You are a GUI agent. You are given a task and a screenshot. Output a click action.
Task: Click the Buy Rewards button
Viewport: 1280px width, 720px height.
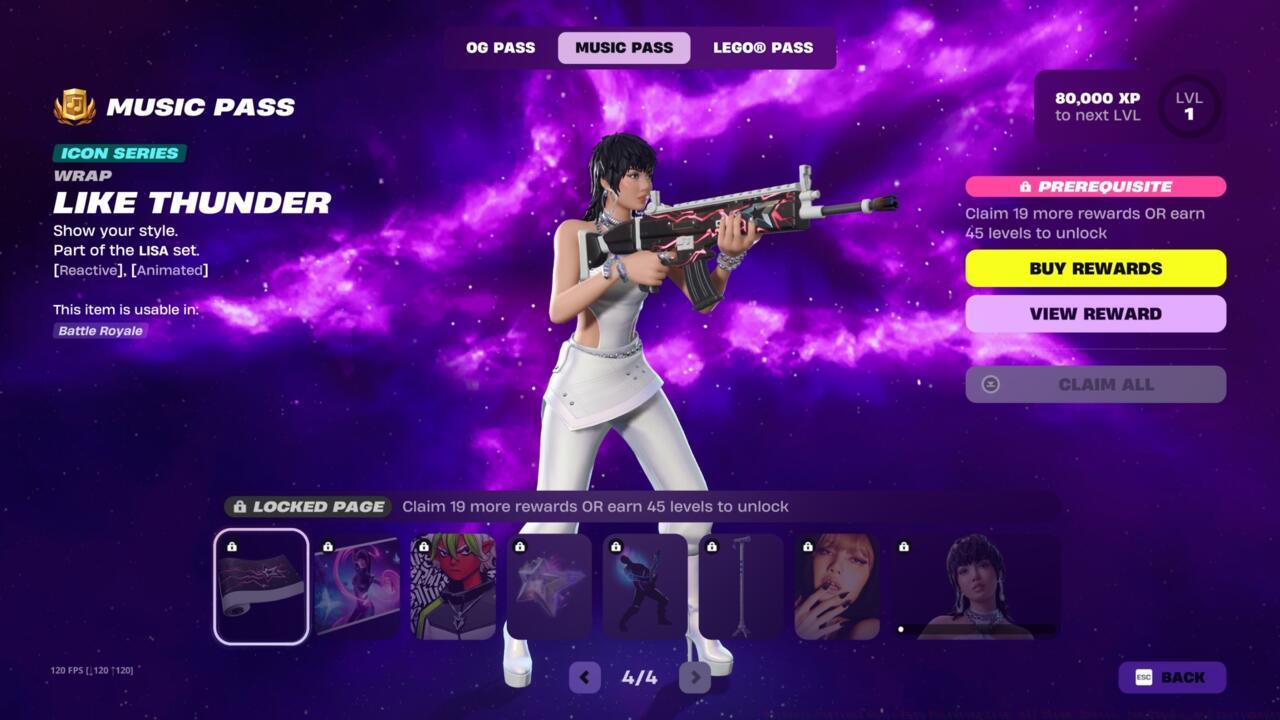point(1095,268)
